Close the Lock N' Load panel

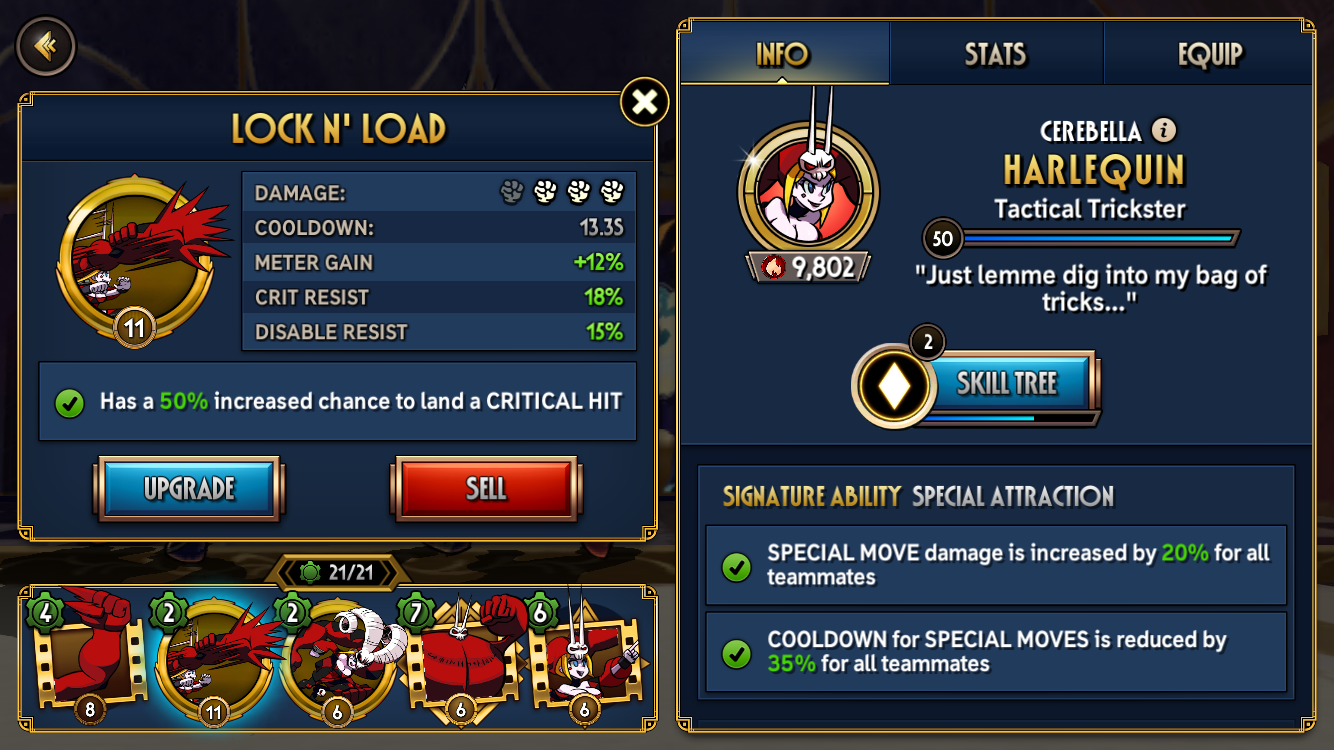tap(645, 102)
